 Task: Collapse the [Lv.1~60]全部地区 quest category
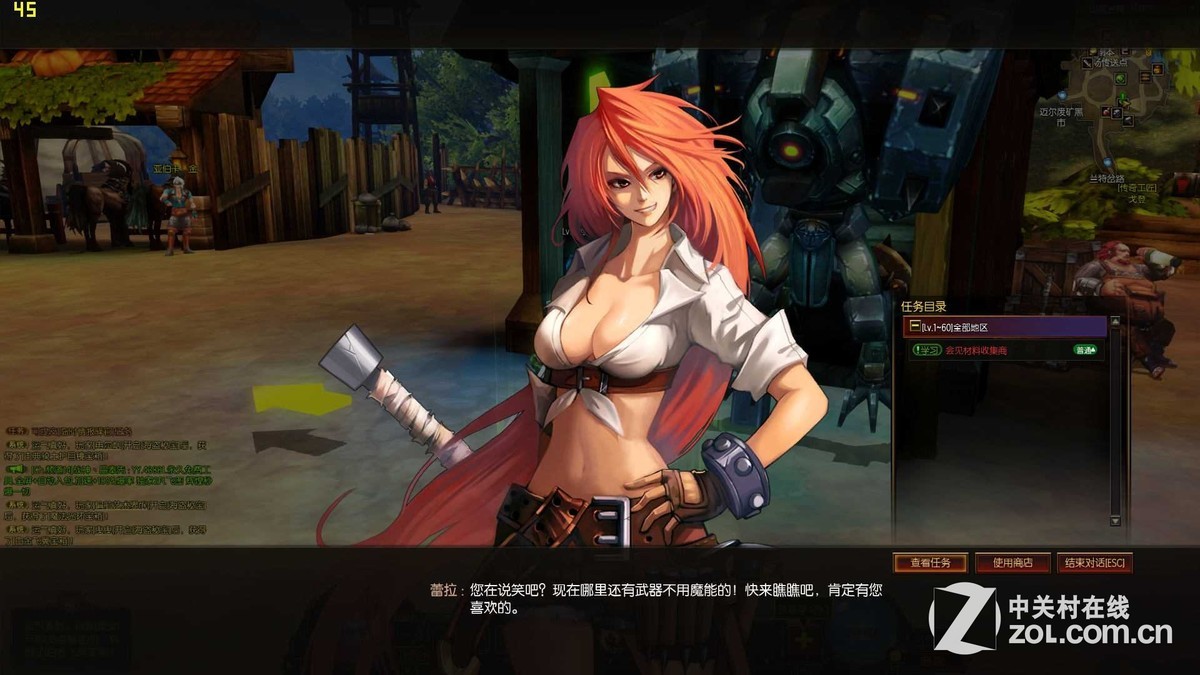[913, 327]
